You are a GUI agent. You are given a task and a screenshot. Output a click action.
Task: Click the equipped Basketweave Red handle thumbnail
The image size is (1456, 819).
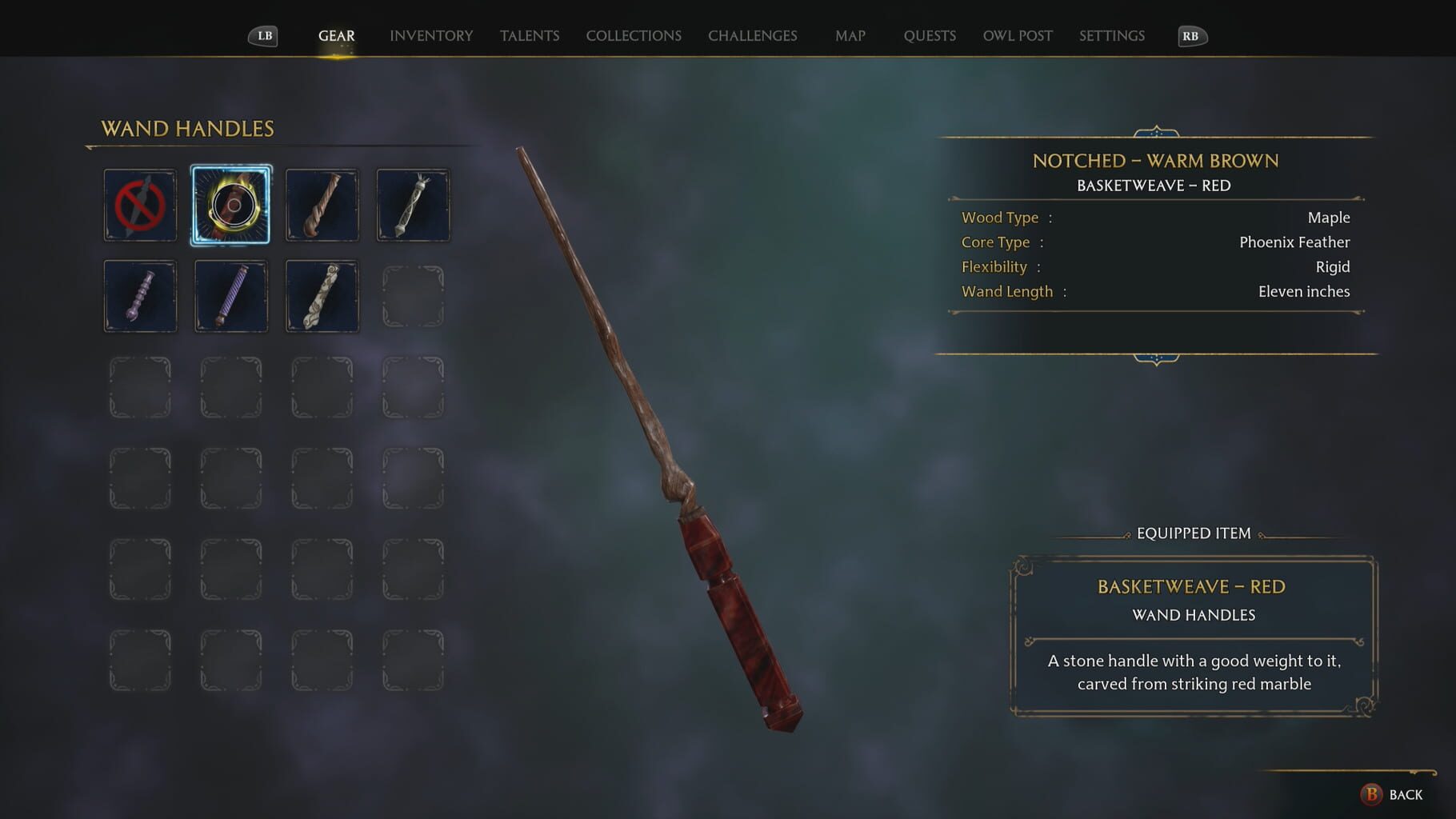(230, 205)
